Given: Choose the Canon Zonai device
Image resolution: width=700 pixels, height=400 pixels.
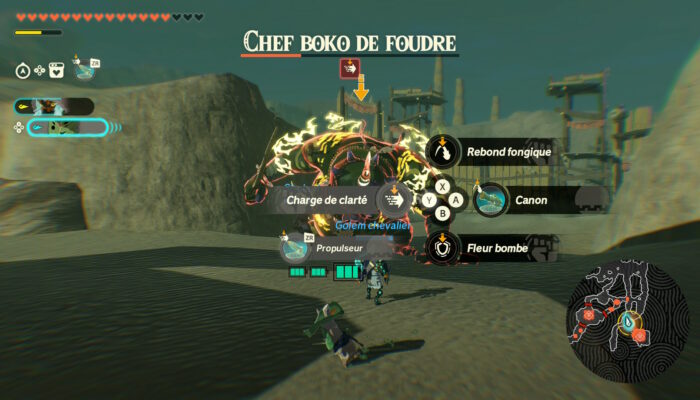Looking at the screenshot, I should [x=491, y=200].
